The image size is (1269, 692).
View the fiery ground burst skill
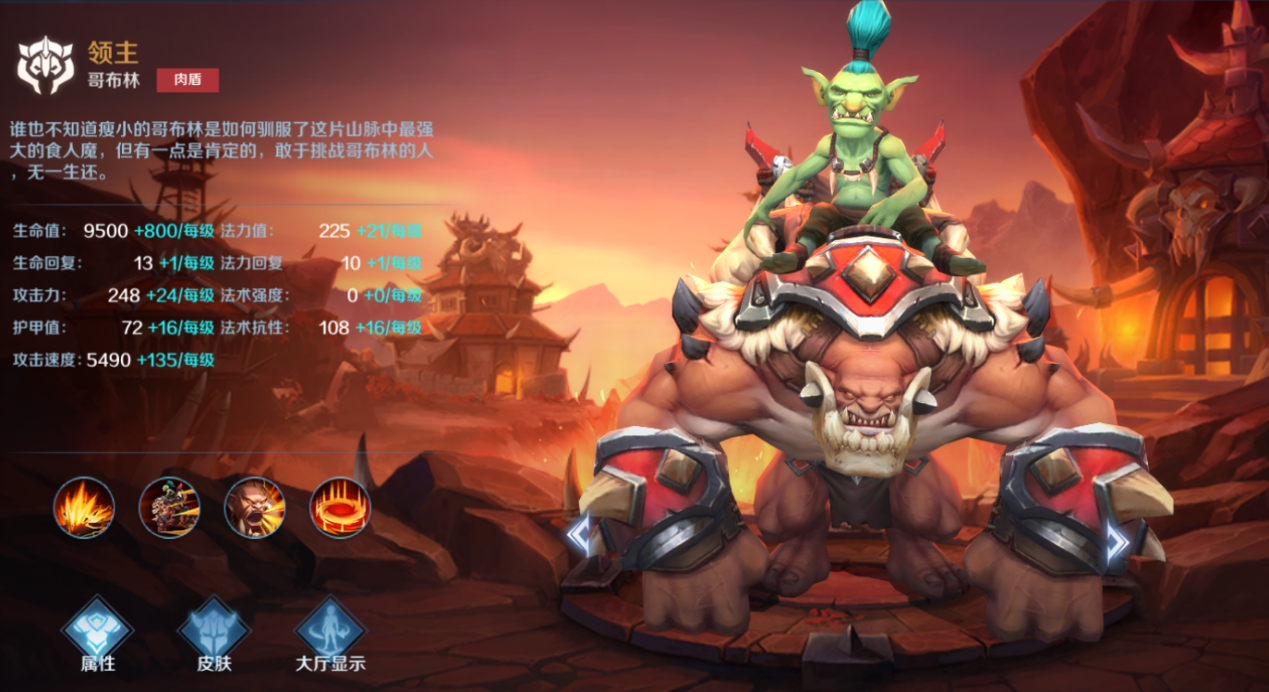[x=84, y=507]
